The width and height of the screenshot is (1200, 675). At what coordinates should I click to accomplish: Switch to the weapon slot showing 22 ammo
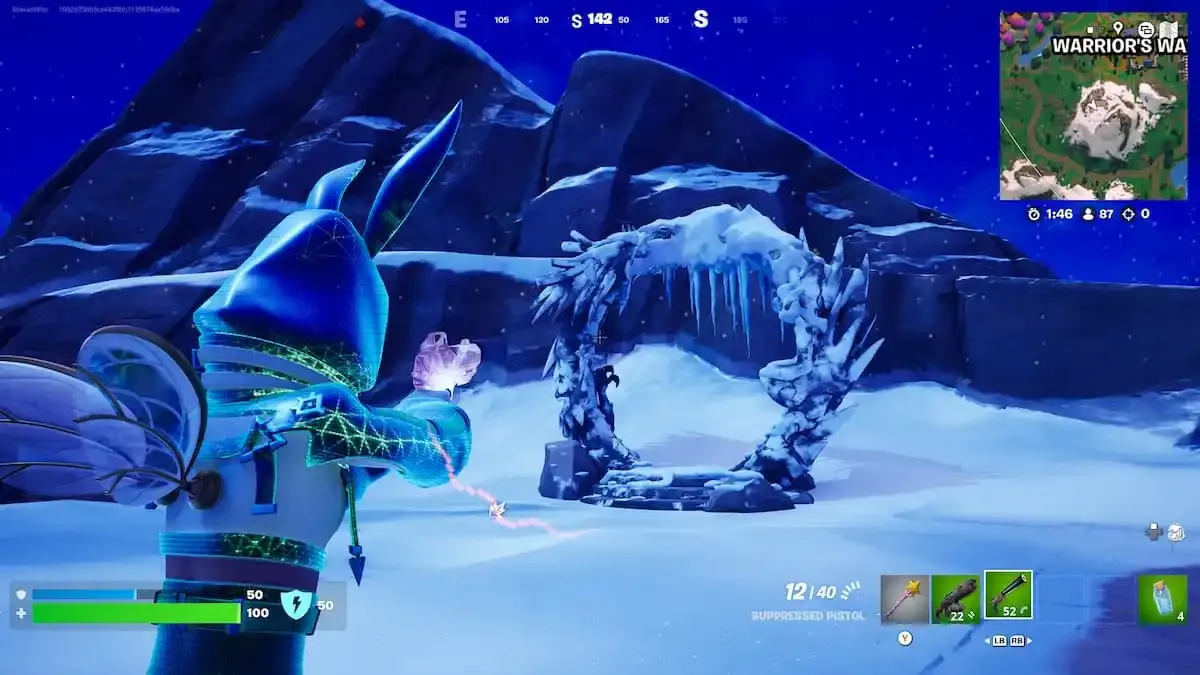(955, 598)
